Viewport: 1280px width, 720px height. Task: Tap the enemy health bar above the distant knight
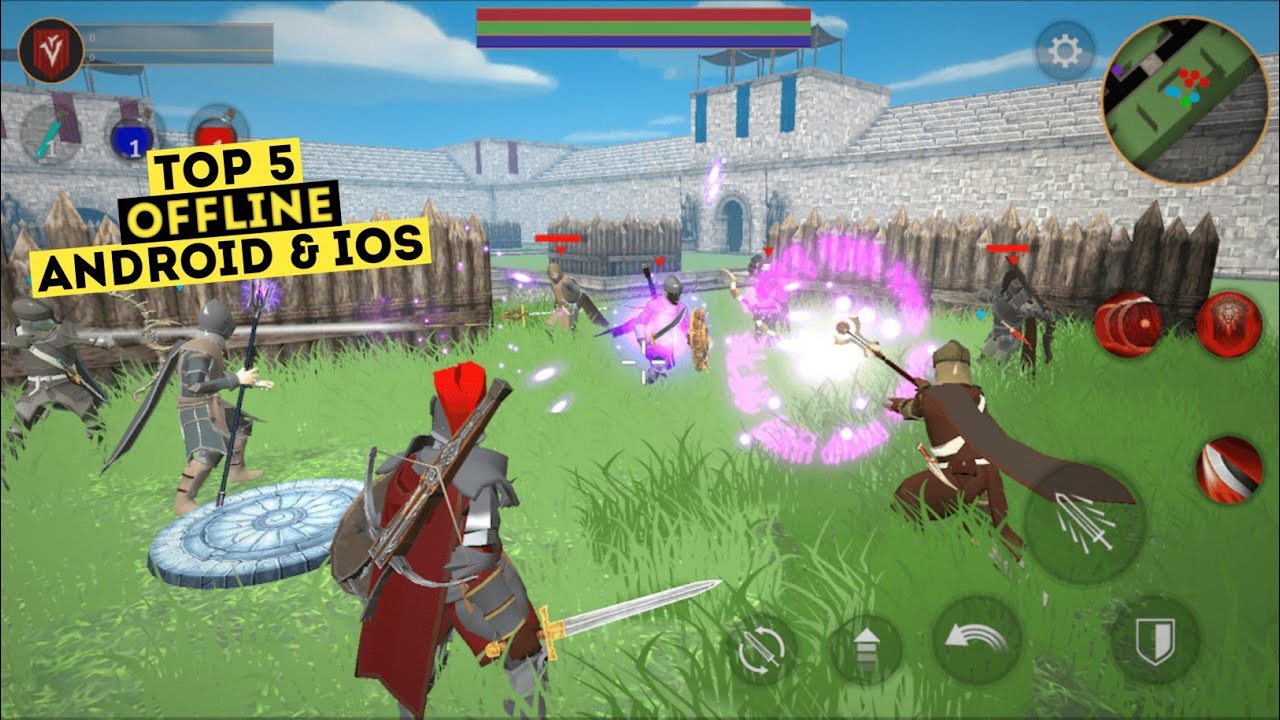point(560,238)
